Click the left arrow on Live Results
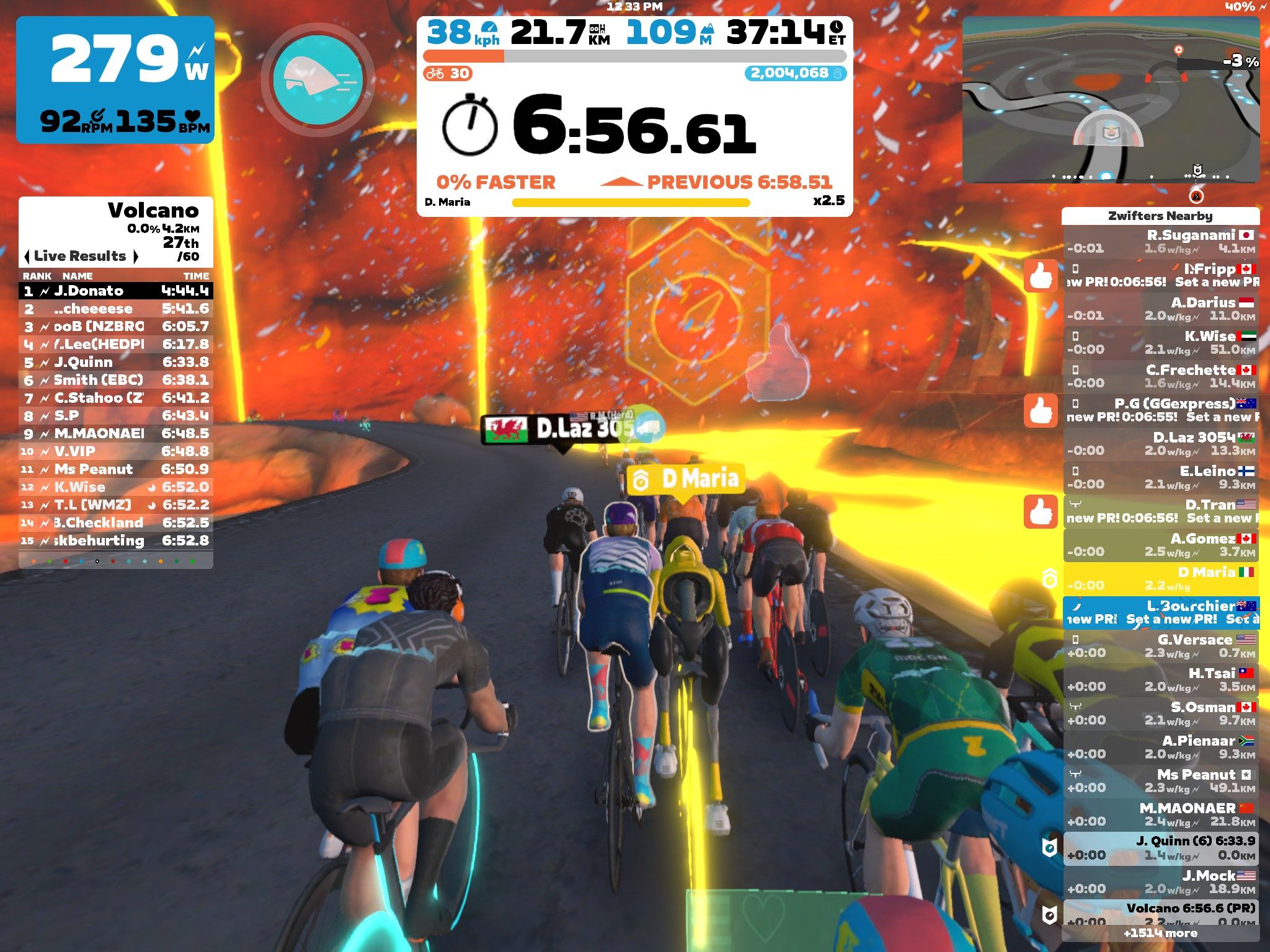 27,255
